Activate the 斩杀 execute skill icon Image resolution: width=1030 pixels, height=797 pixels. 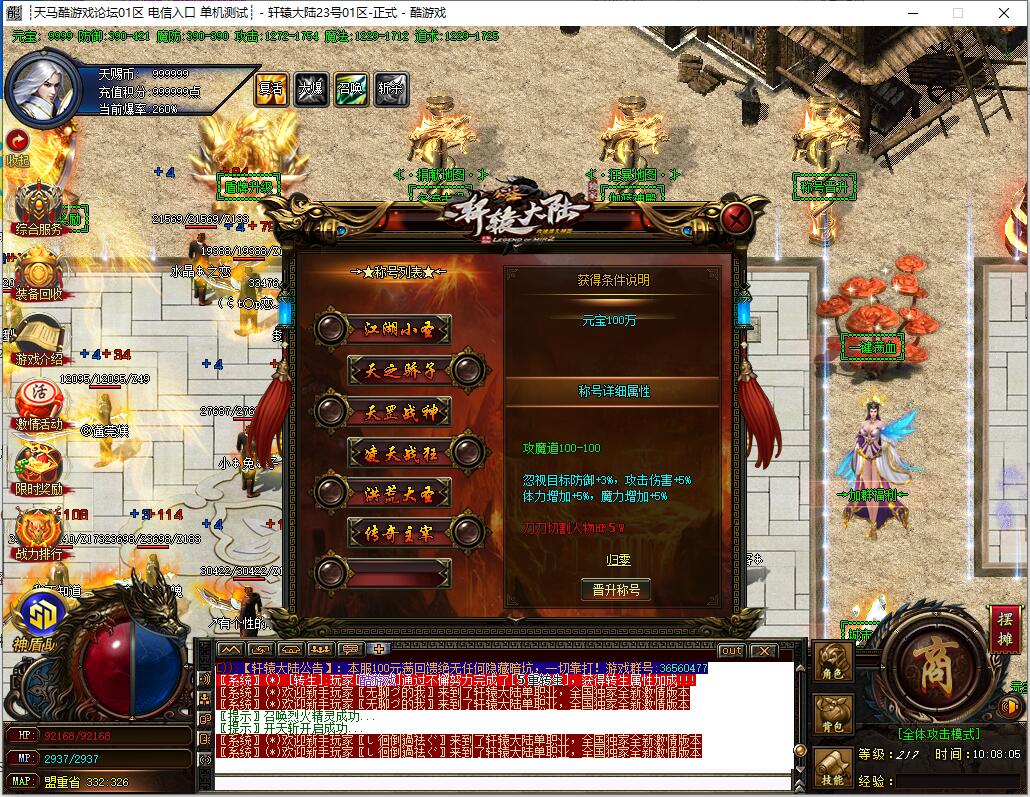(391, 88)
